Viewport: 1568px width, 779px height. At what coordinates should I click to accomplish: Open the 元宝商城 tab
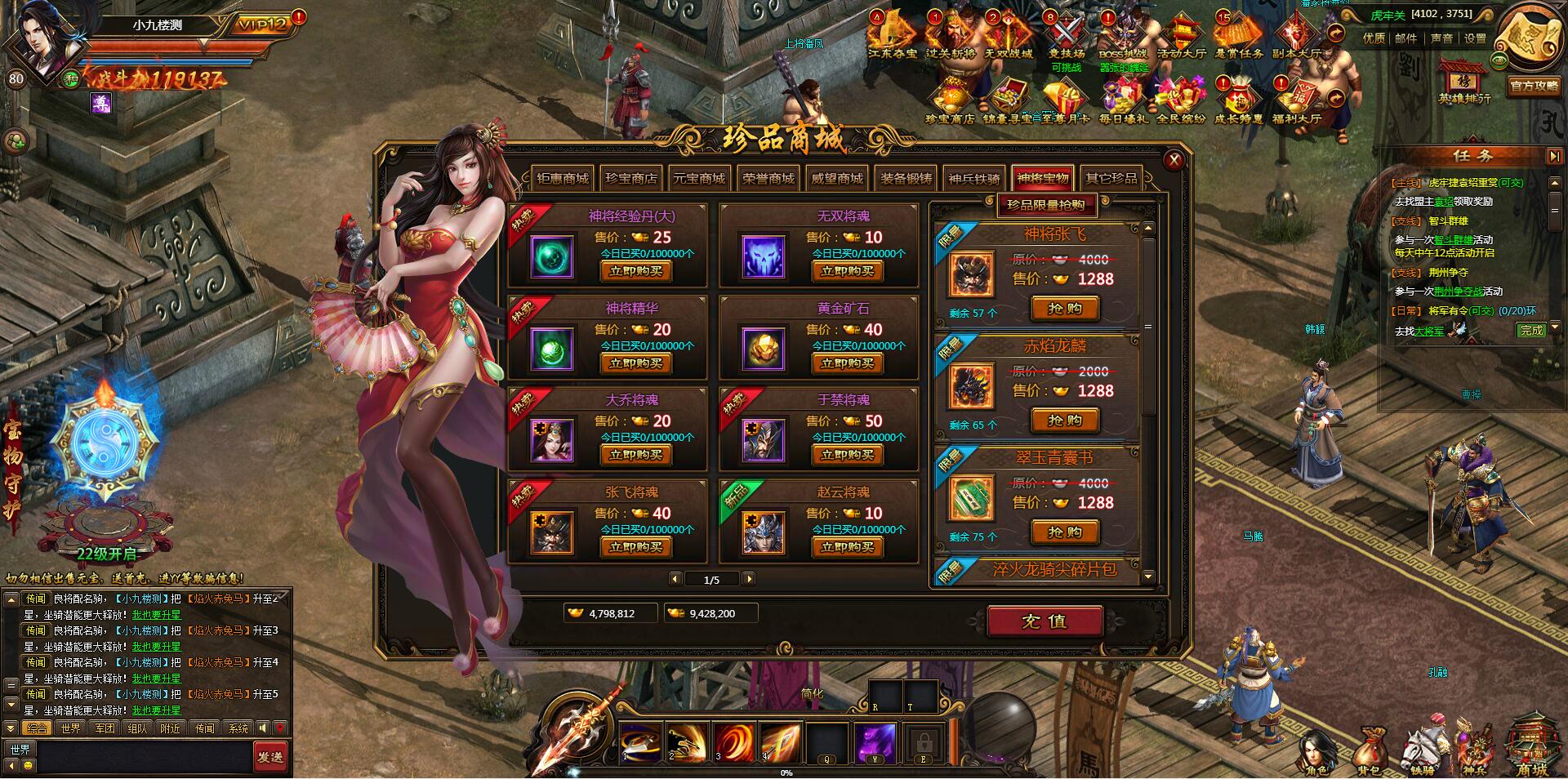[x=698, y=178]
